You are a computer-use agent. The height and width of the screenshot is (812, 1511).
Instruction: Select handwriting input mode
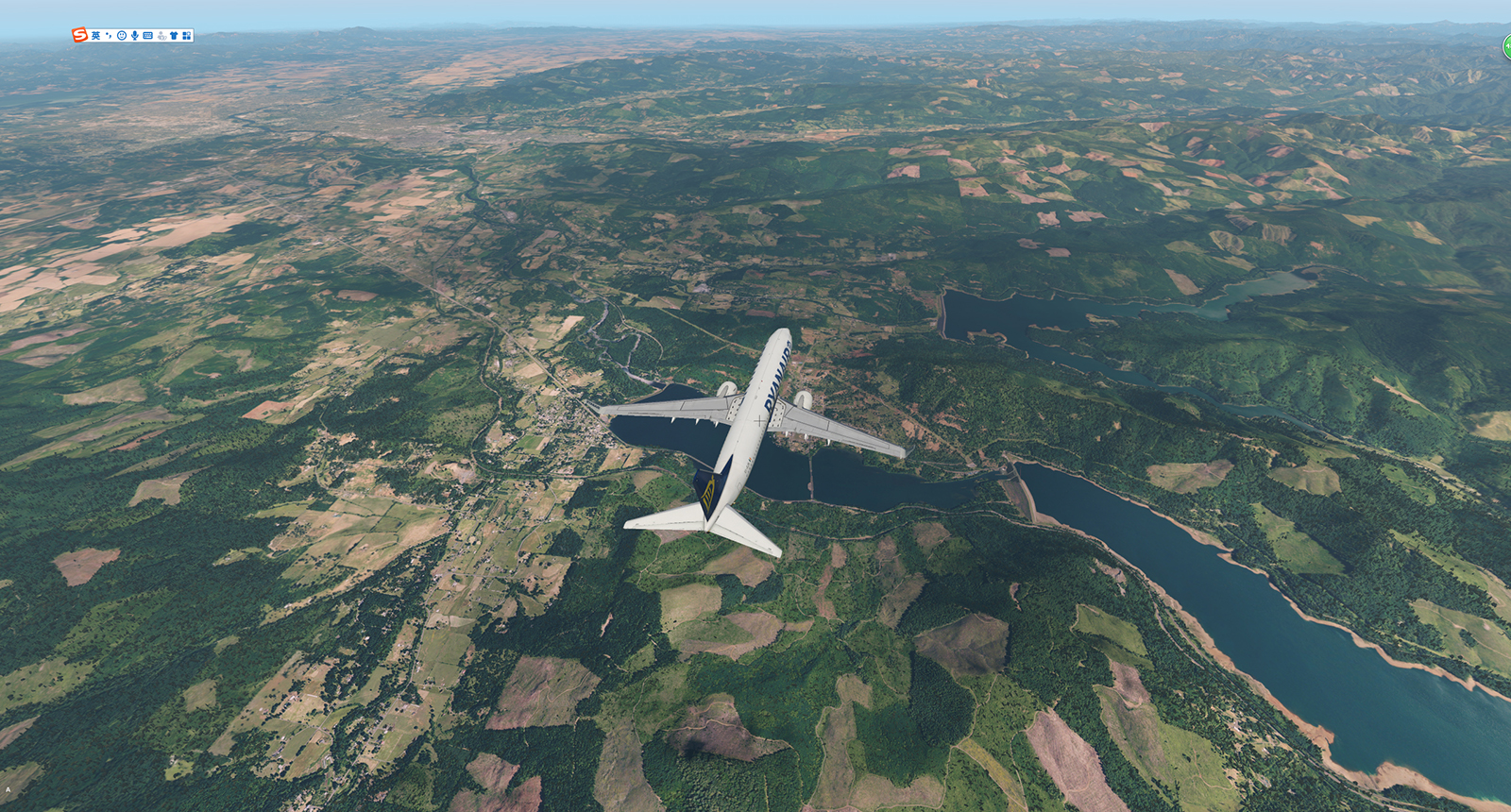coord(161,36)
